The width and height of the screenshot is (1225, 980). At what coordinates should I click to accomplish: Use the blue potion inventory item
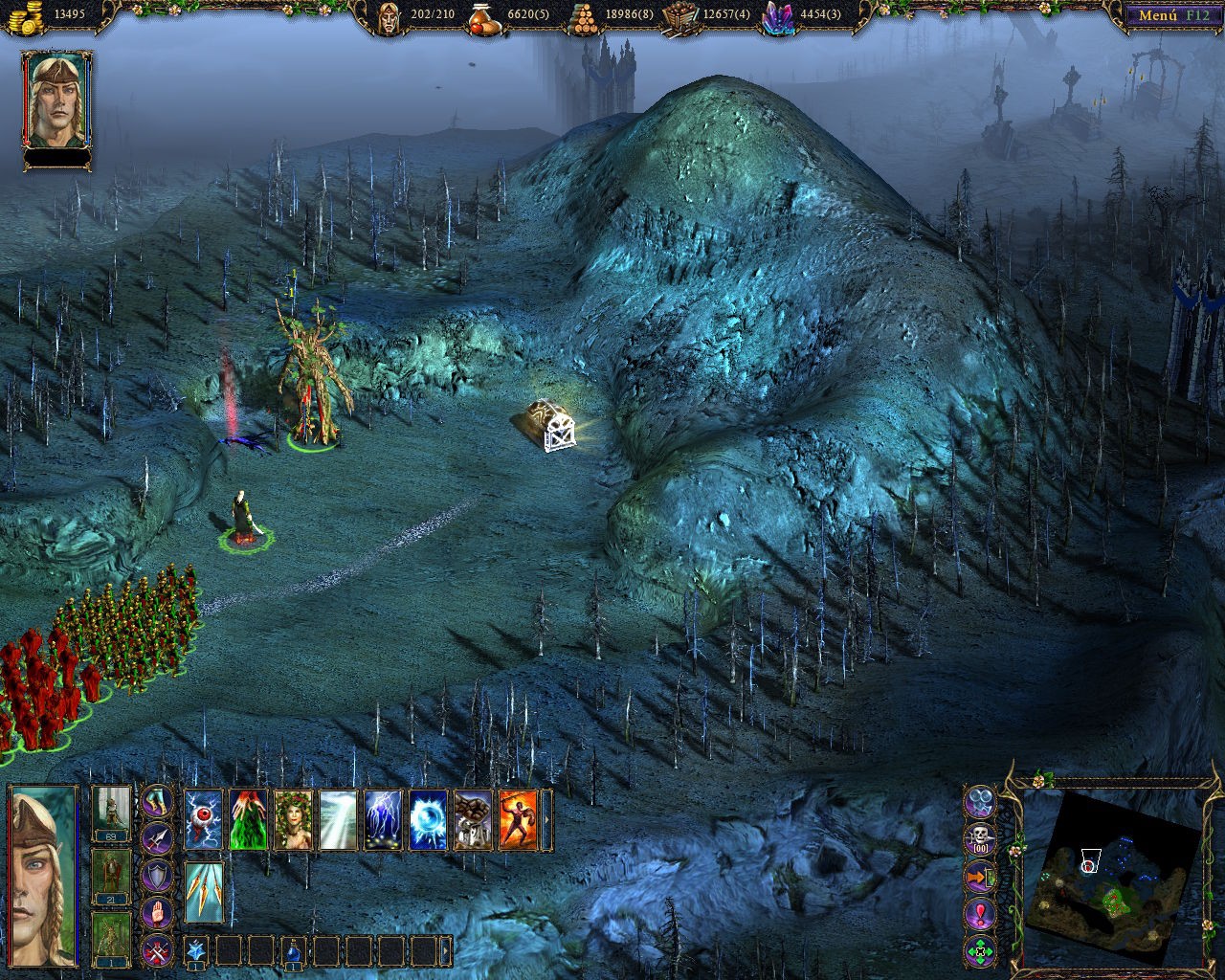point(295,950)
